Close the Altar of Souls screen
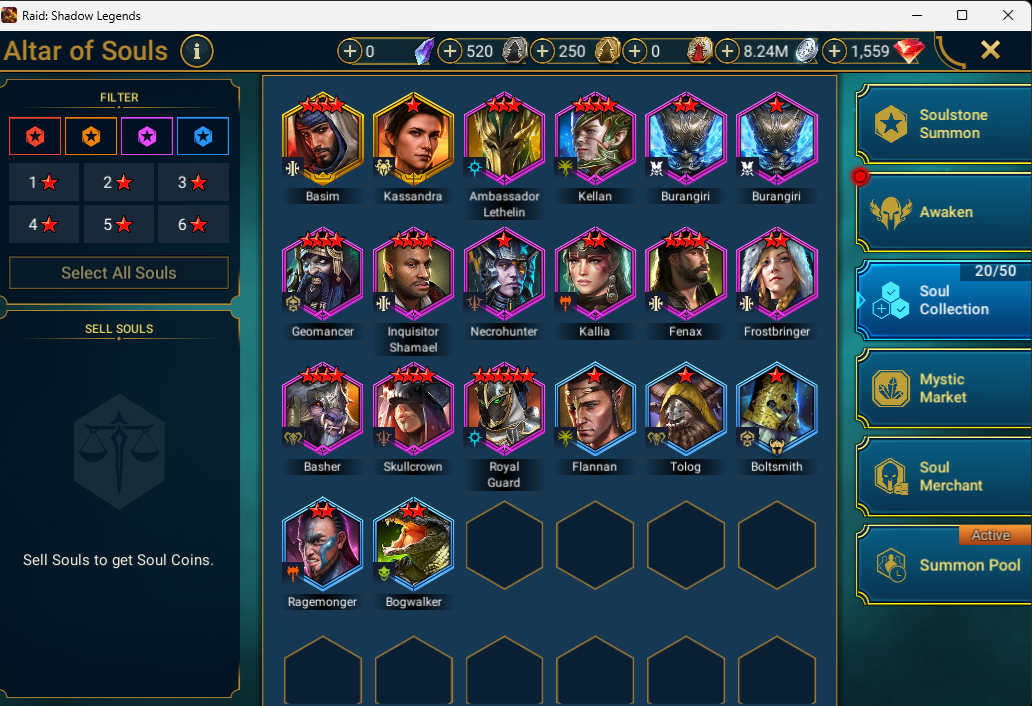 pos(990,50)
